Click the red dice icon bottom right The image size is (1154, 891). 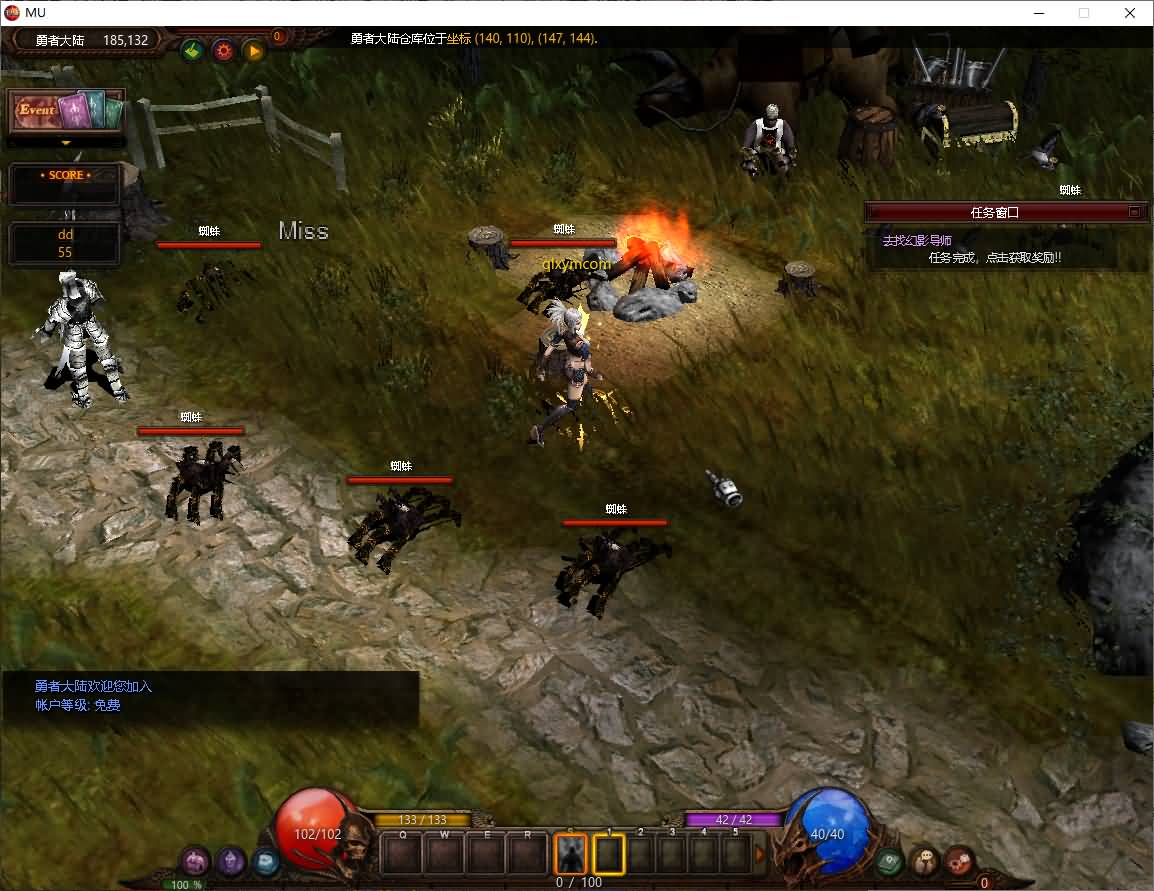click(x=960, y=860)
